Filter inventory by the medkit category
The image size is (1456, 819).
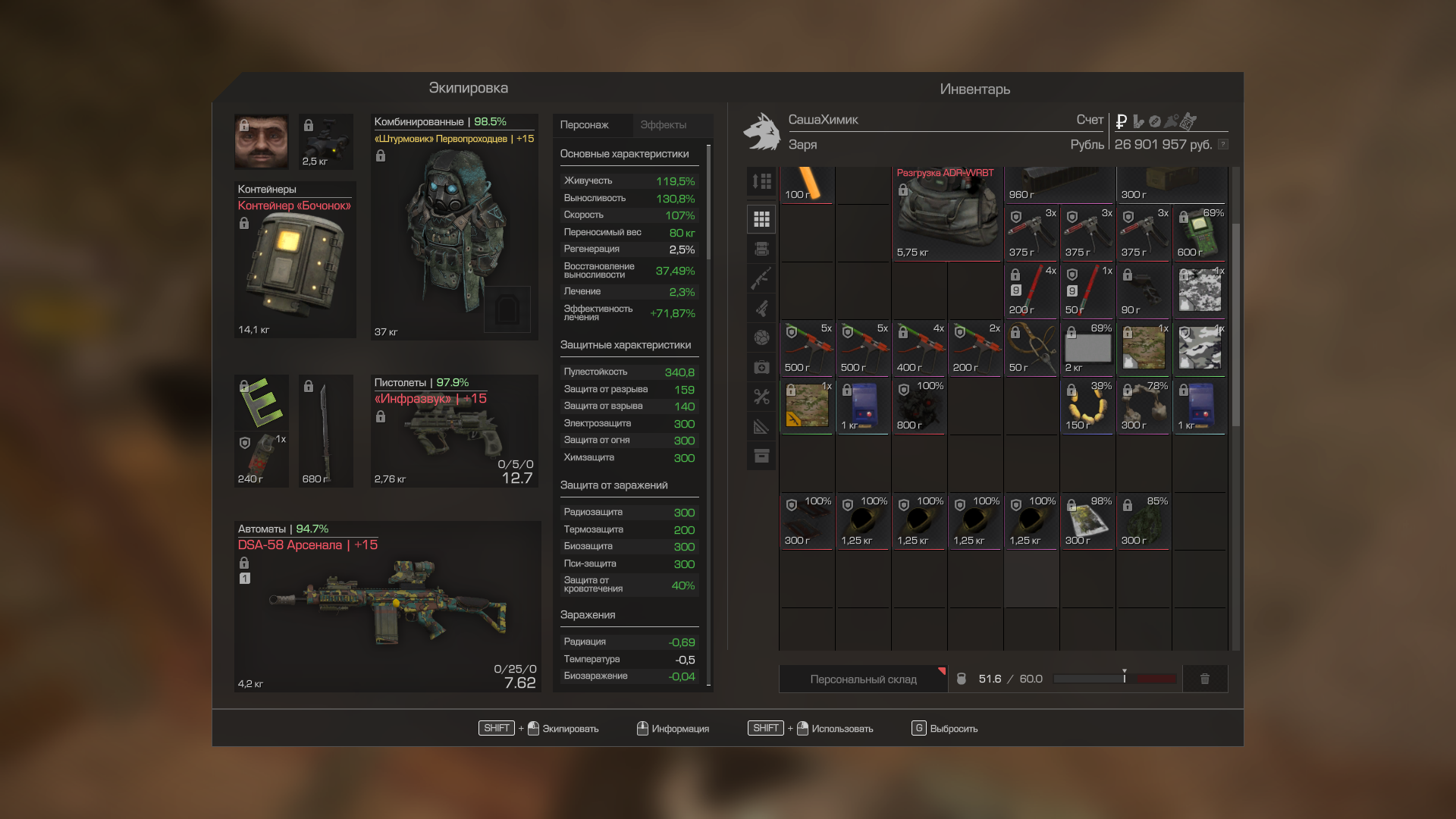[x=761, y=368]
